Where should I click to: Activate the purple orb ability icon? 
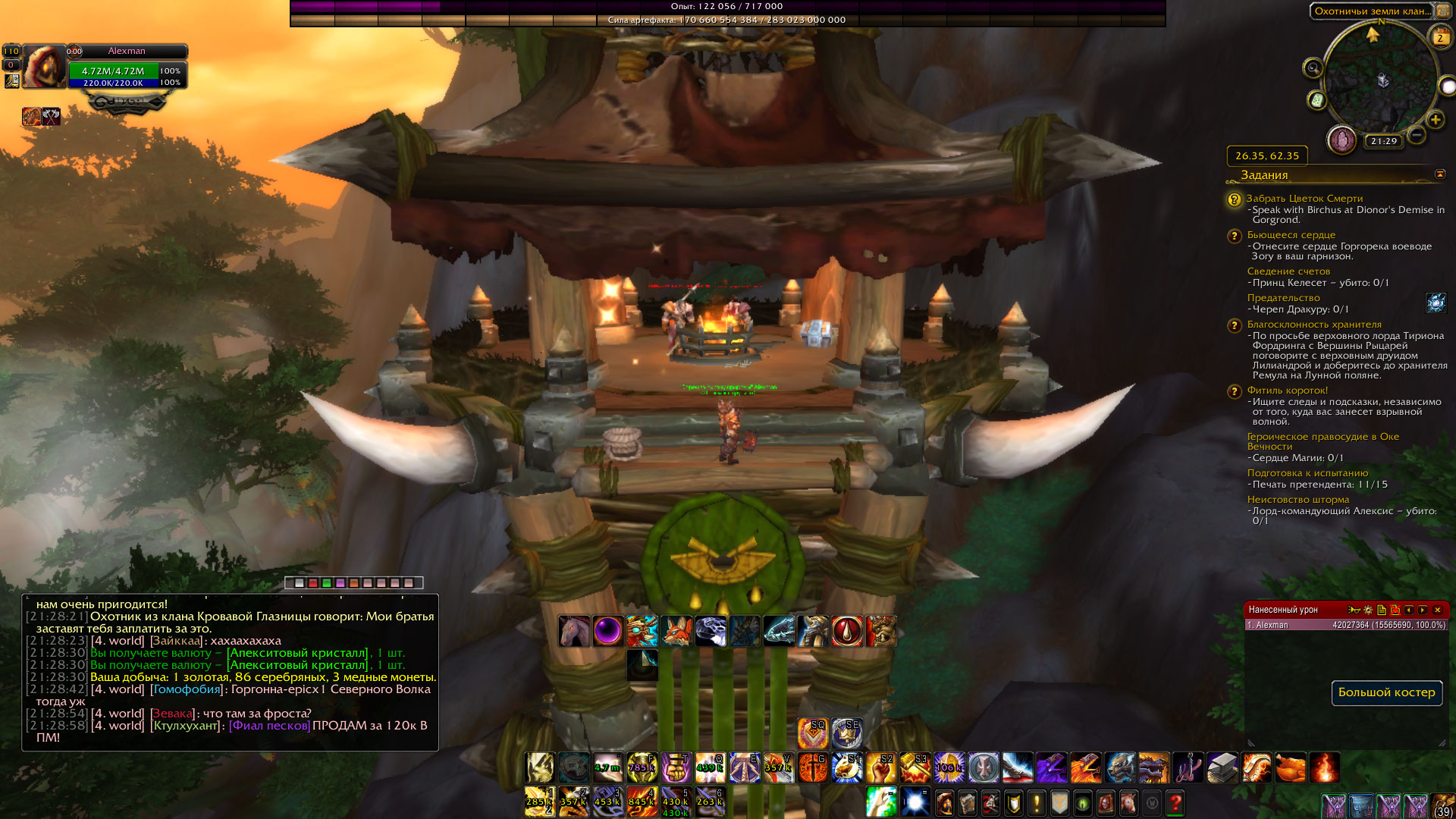click(x=607, y=631)
